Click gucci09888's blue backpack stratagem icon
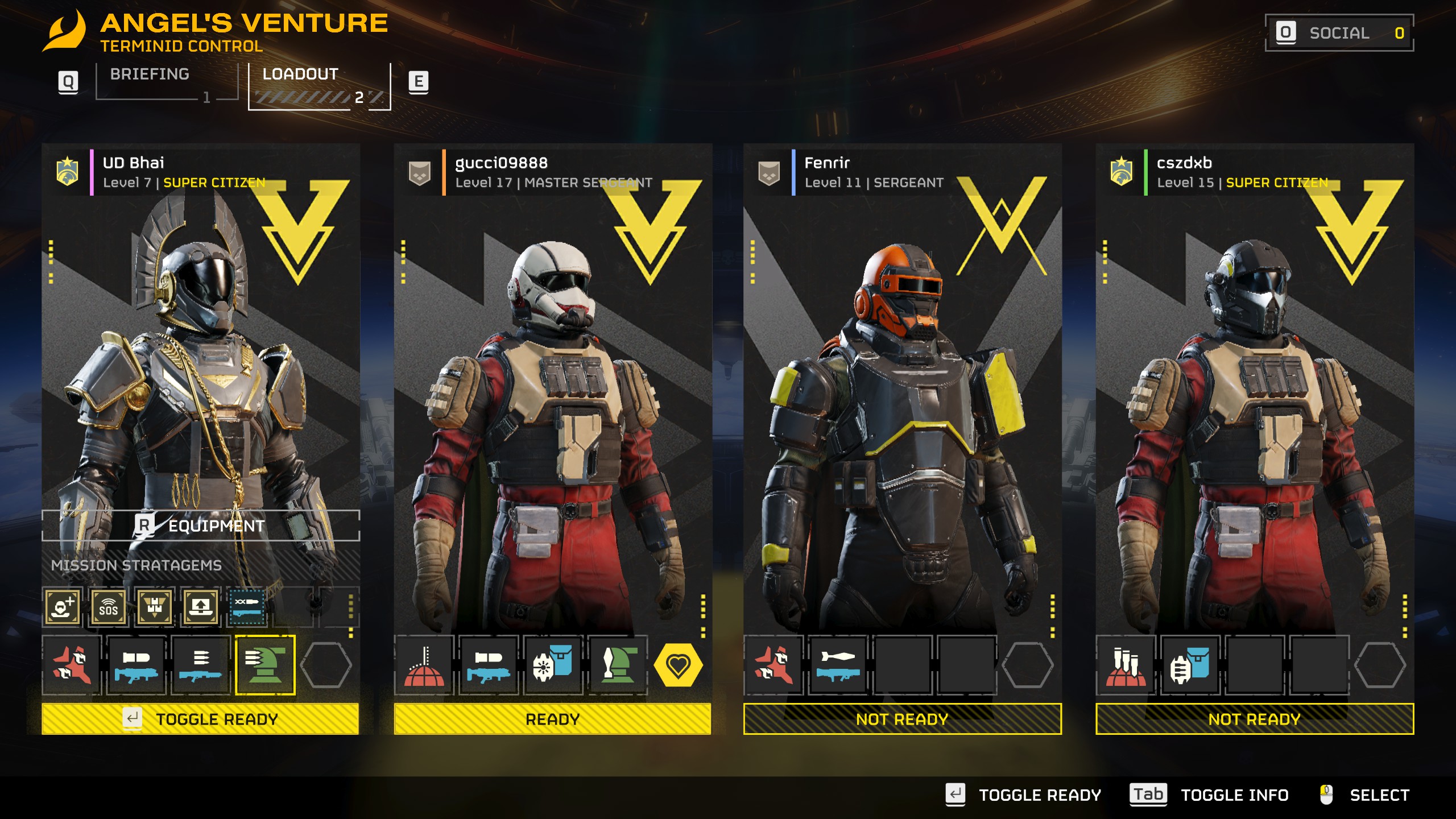This screenshot has height=819, width=1456. click(553, 665)
